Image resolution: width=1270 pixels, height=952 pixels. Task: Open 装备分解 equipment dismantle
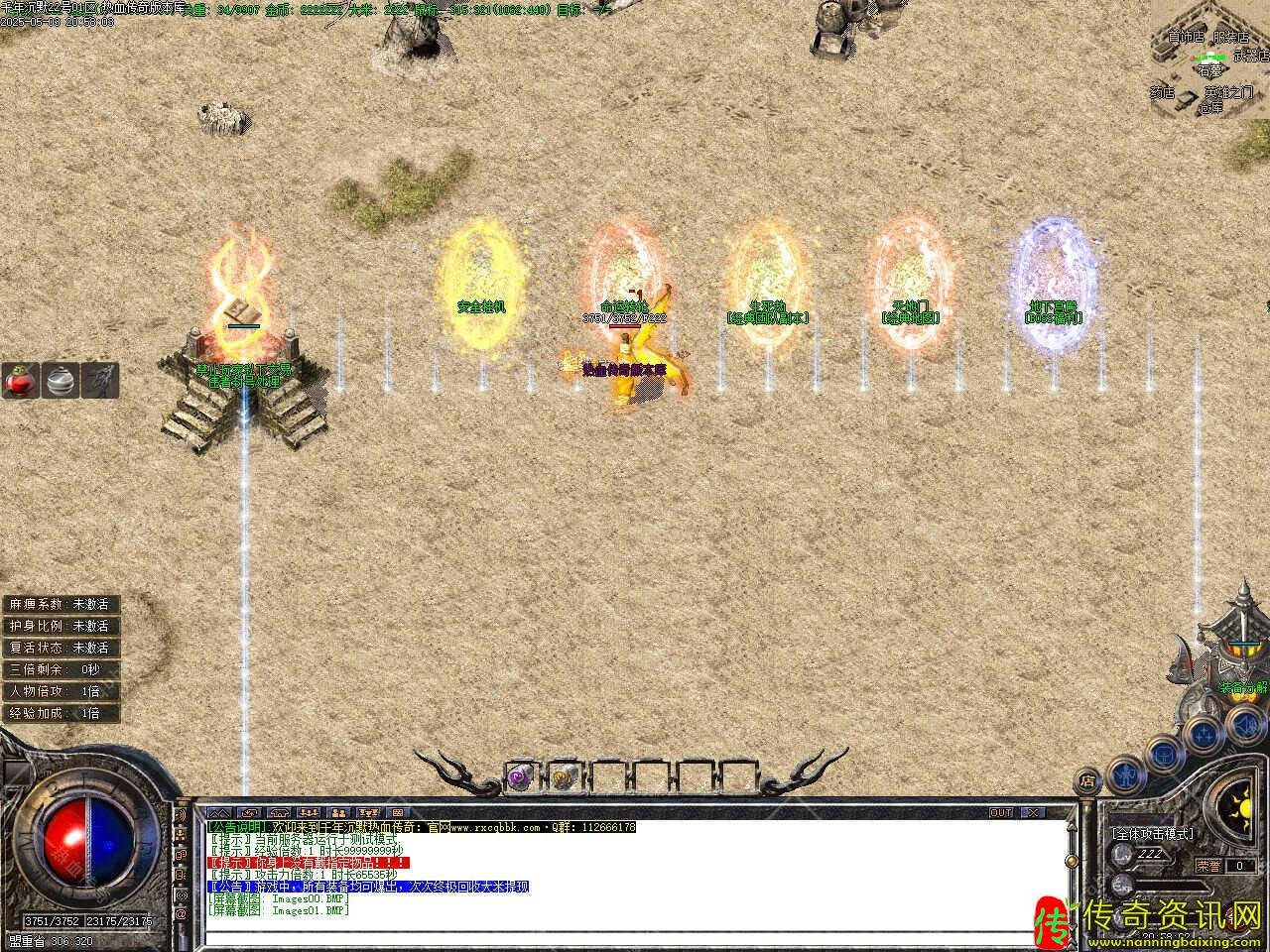point(1242,687)
